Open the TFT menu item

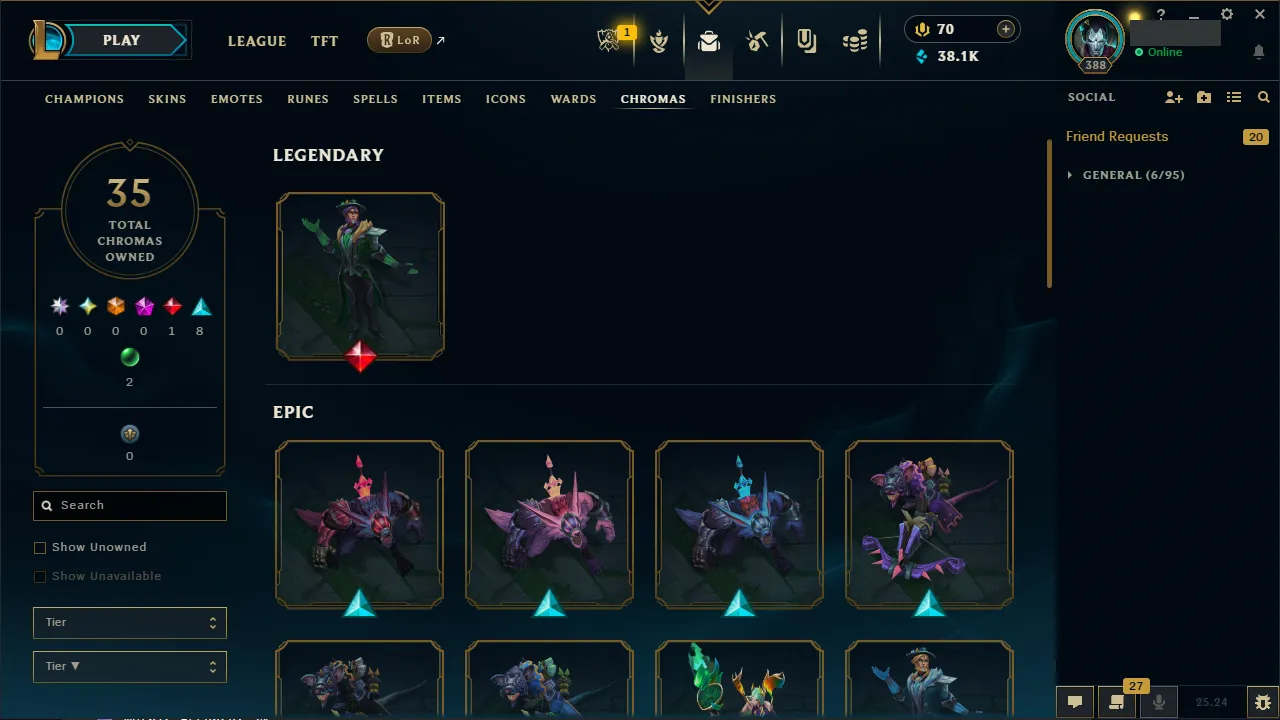pos(324,41)
